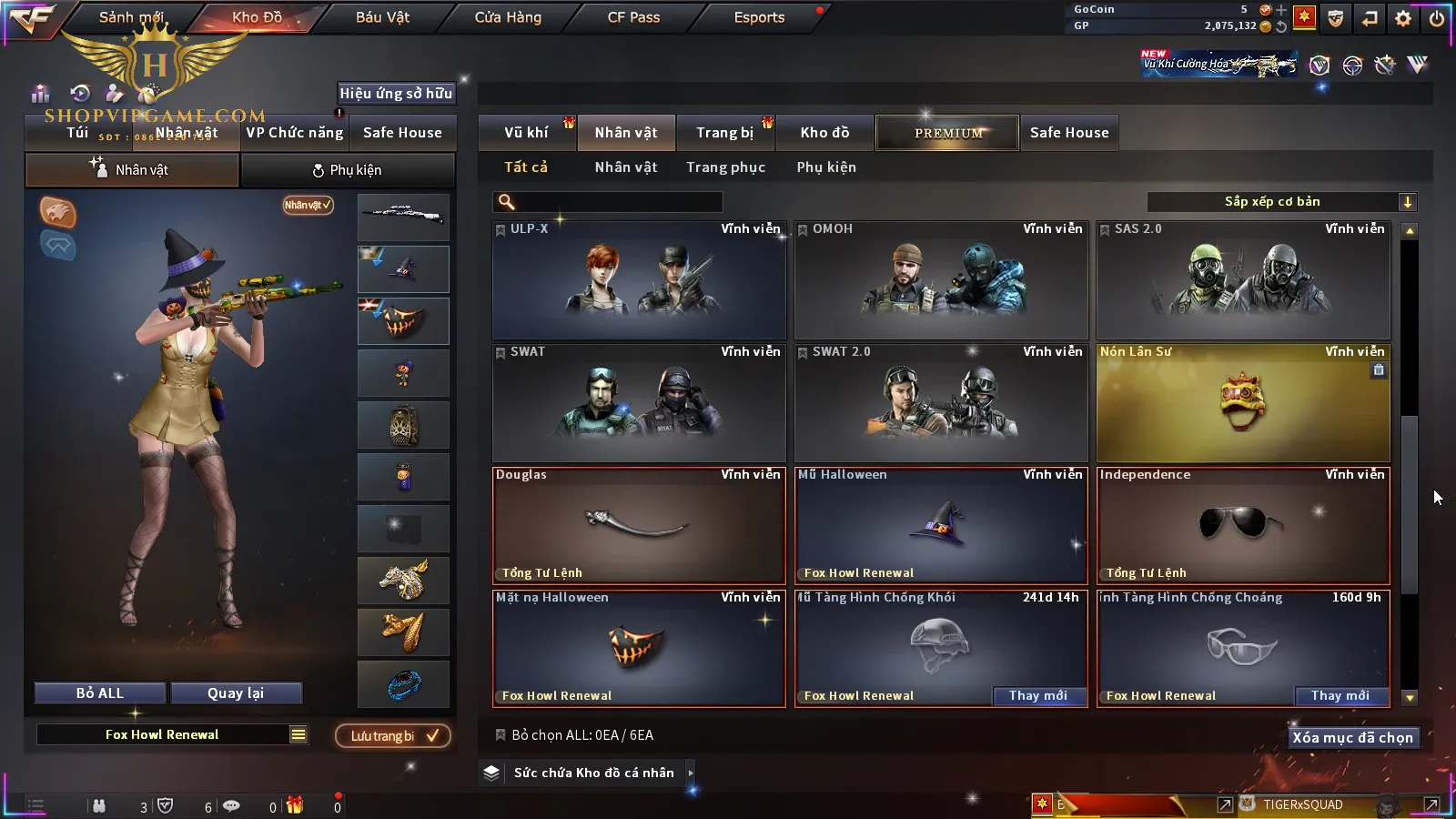Show the Trang phục subcategory

point(725,167)
